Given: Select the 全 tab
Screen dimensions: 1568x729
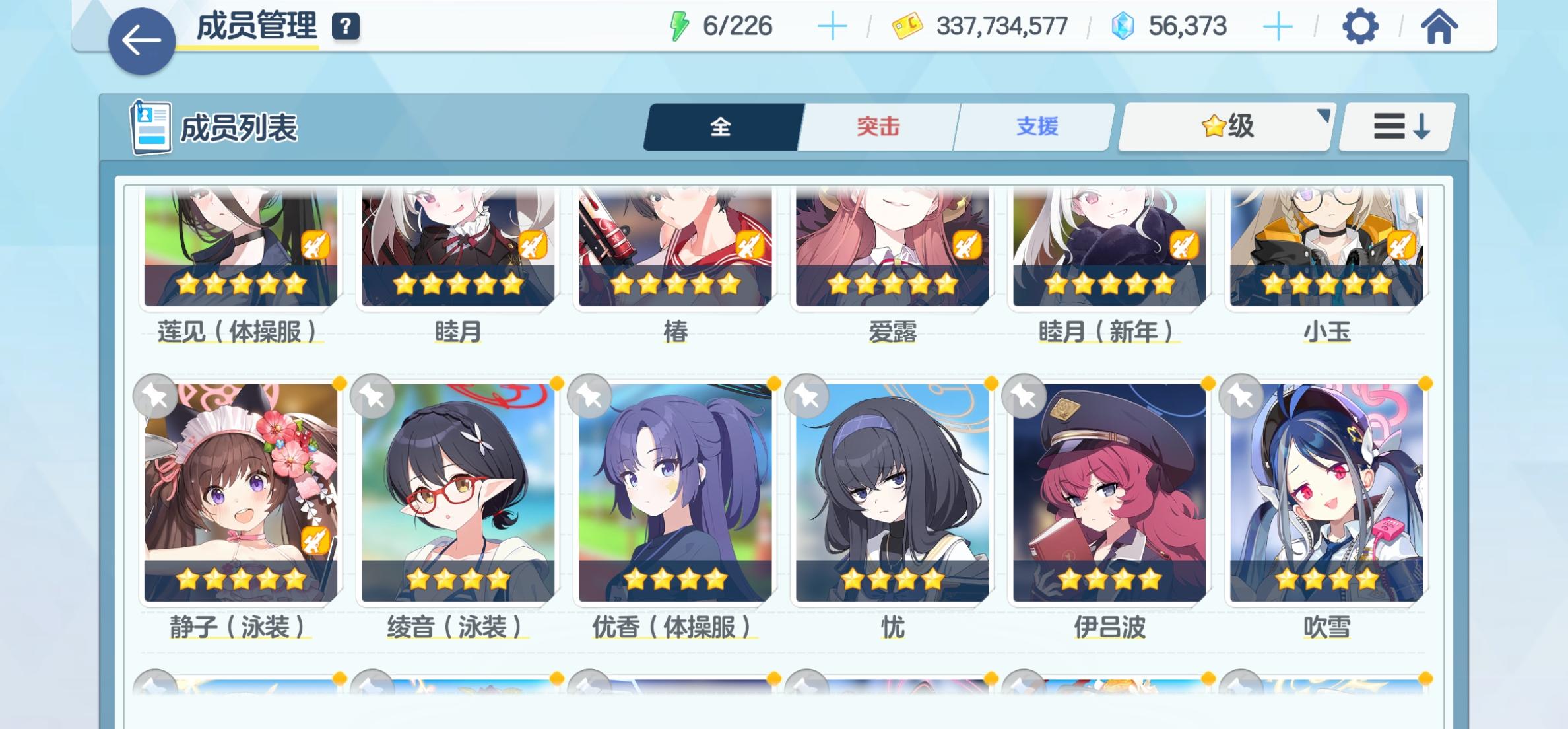Looking at the screenshot, I should (719, 127).
